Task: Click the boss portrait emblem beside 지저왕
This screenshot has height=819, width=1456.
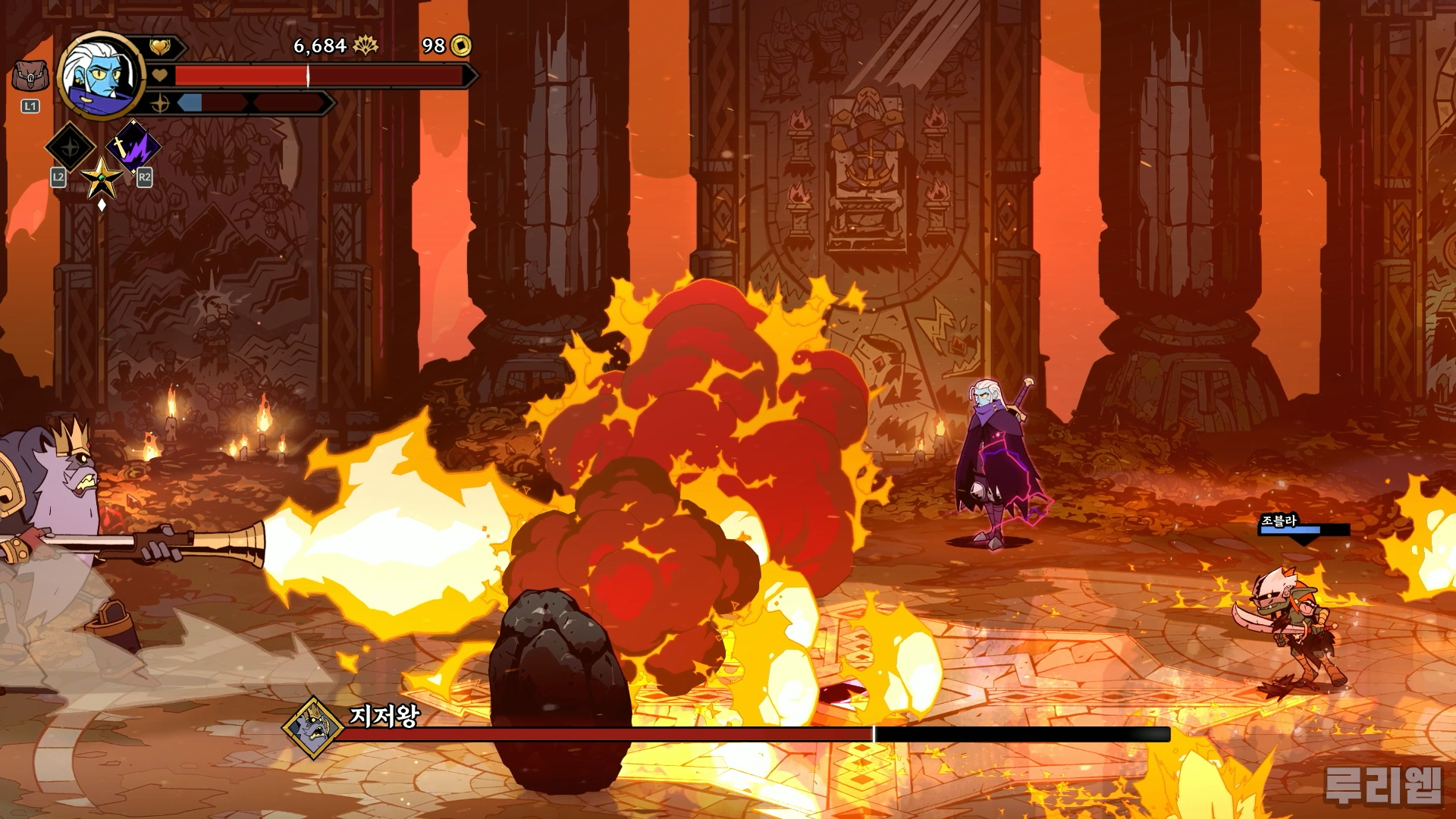Action: click(x=312, y=728)
